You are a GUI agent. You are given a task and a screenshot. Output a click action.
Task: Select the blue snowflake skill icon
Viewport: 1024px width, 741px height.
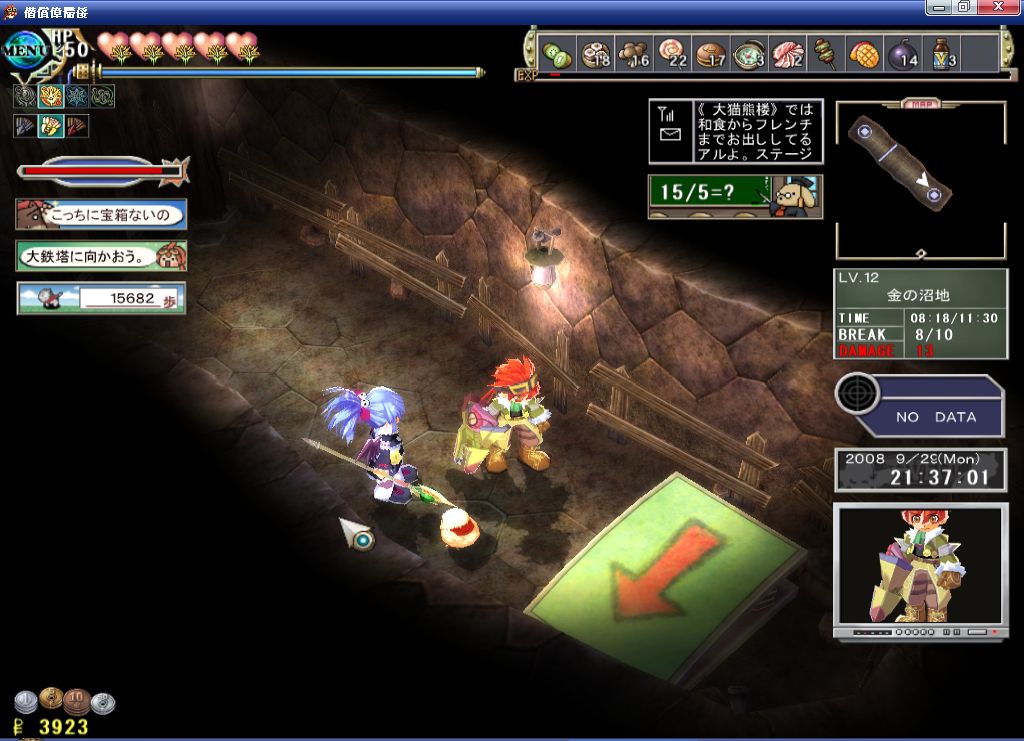click(77, 96)
